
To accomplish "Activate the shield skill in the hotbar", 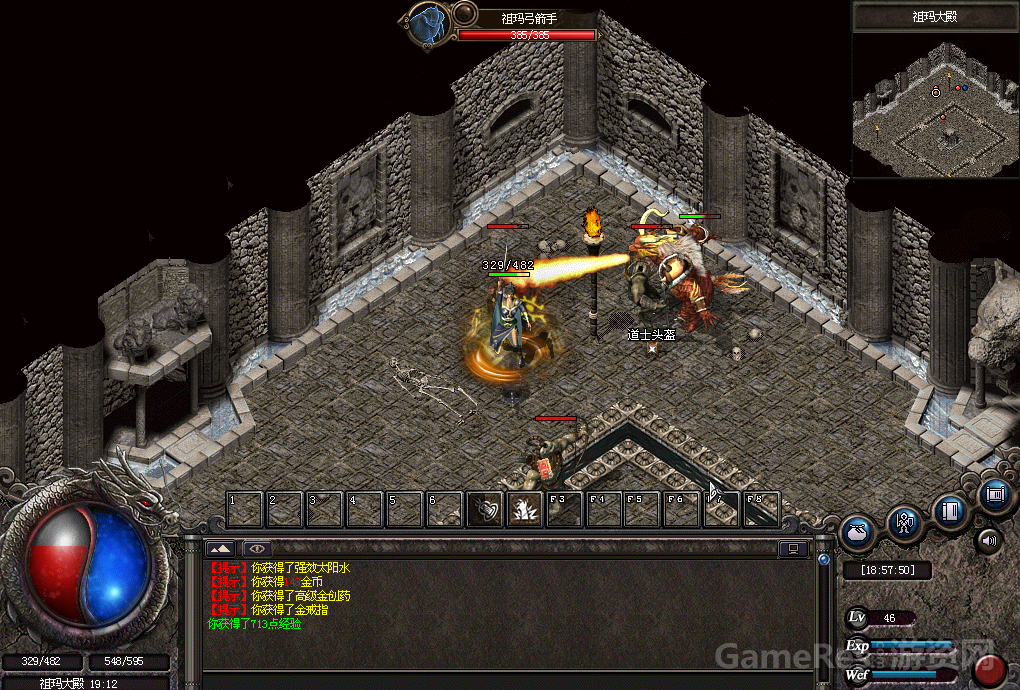I will [x=485, y=509].
